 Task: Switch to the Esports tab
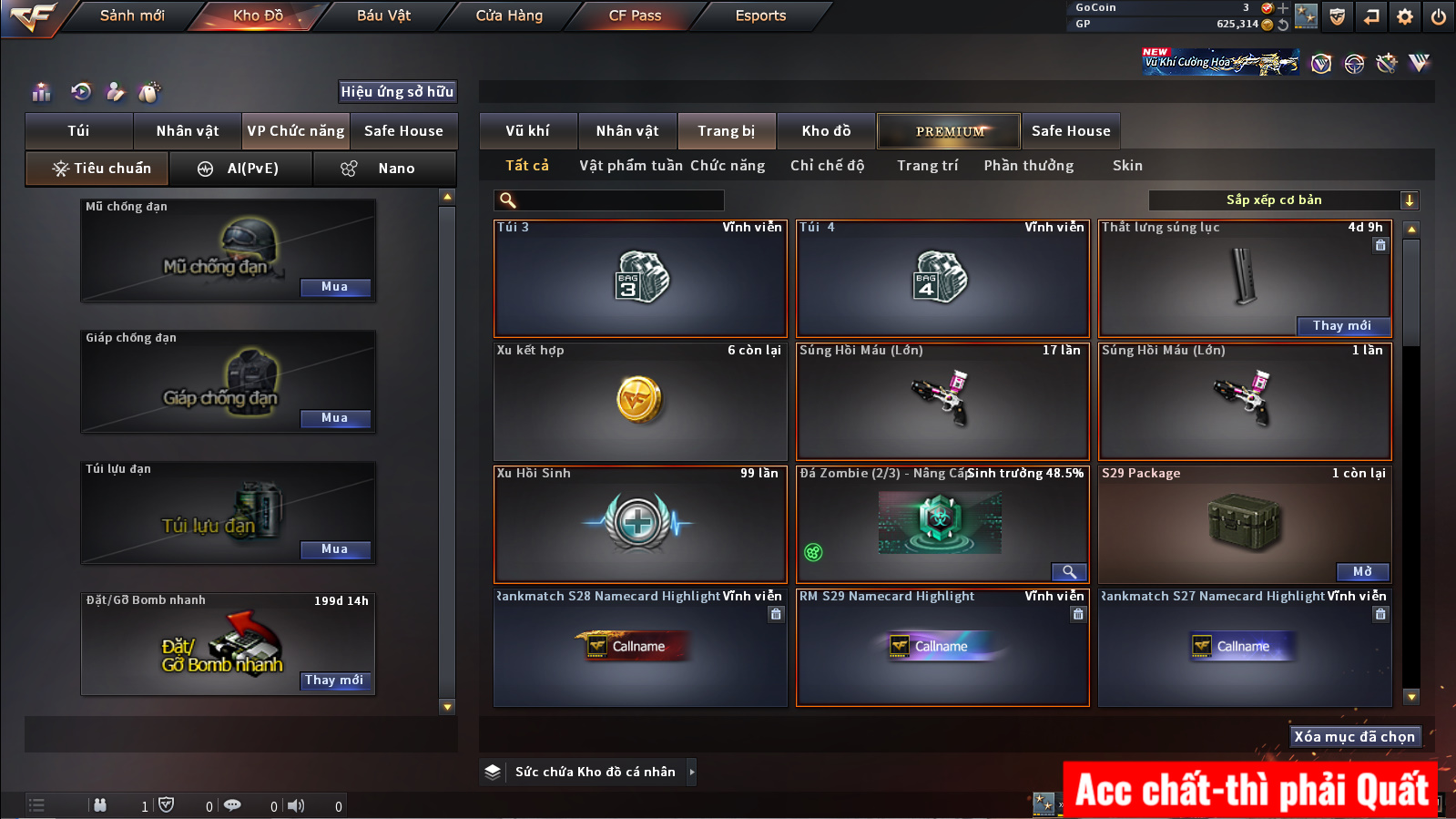tap(760, 15)
